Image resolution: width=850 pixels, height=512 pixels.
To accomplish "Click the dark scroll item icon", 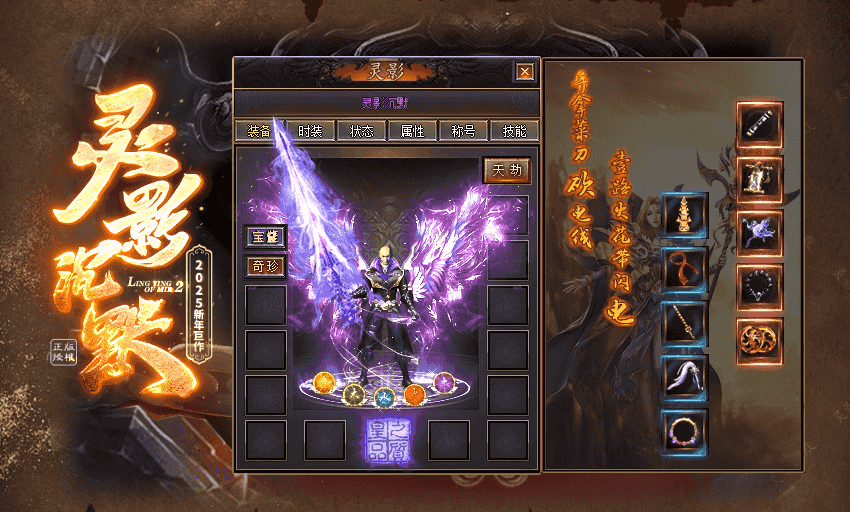I will coord(760,125).
